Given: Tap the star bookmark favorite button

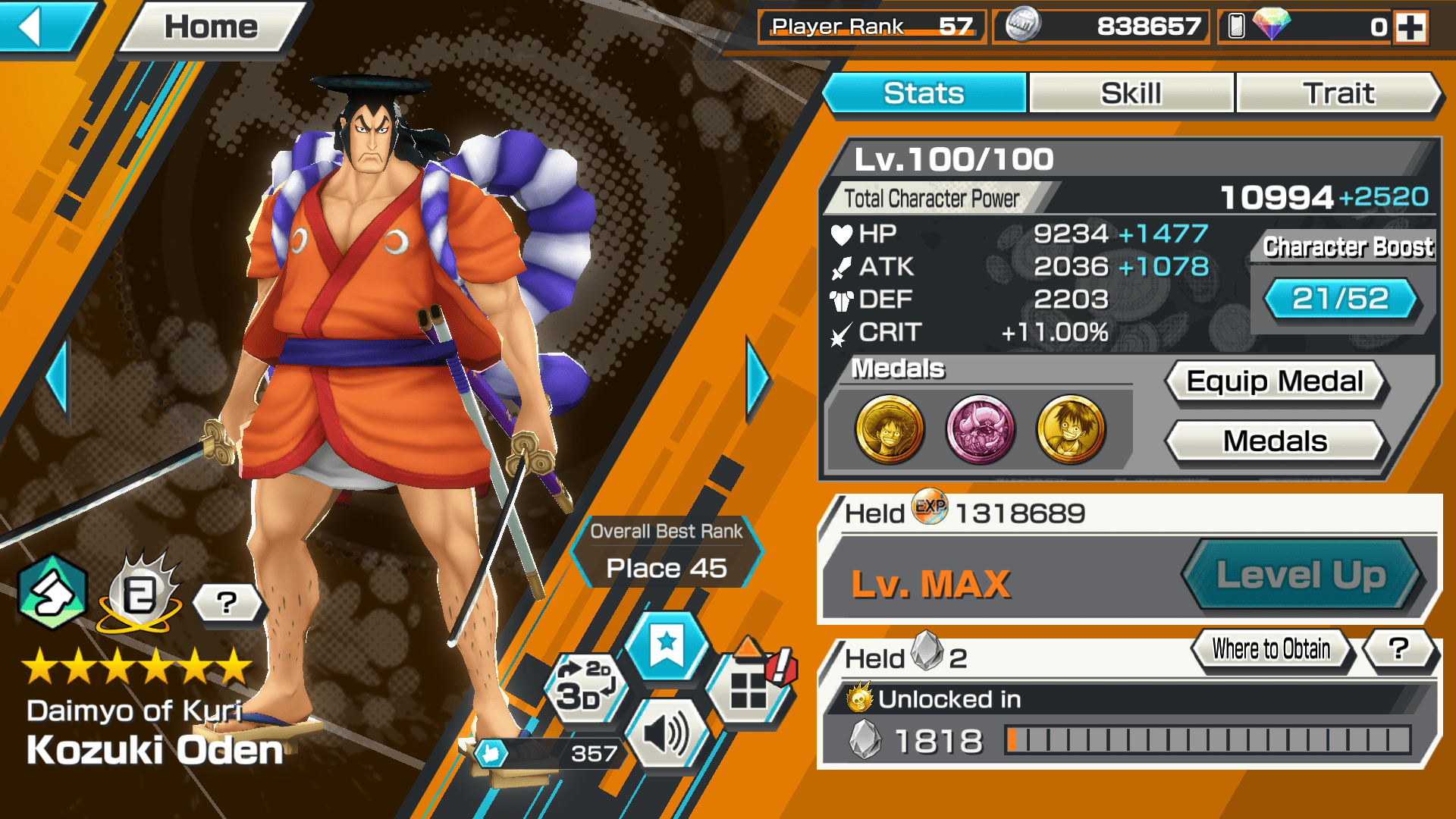Looking at the screenshot, I should [667, 646].
